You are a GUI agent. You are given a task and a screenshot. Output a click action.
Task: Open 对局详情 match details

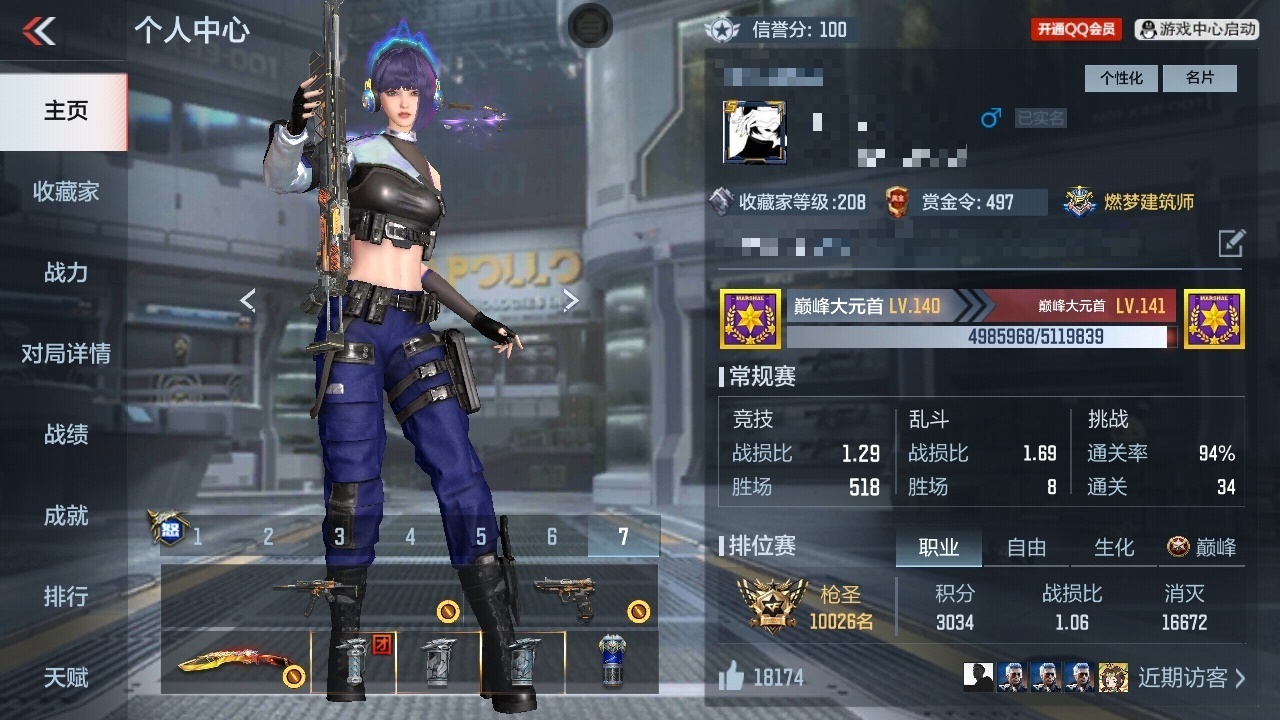65,353
